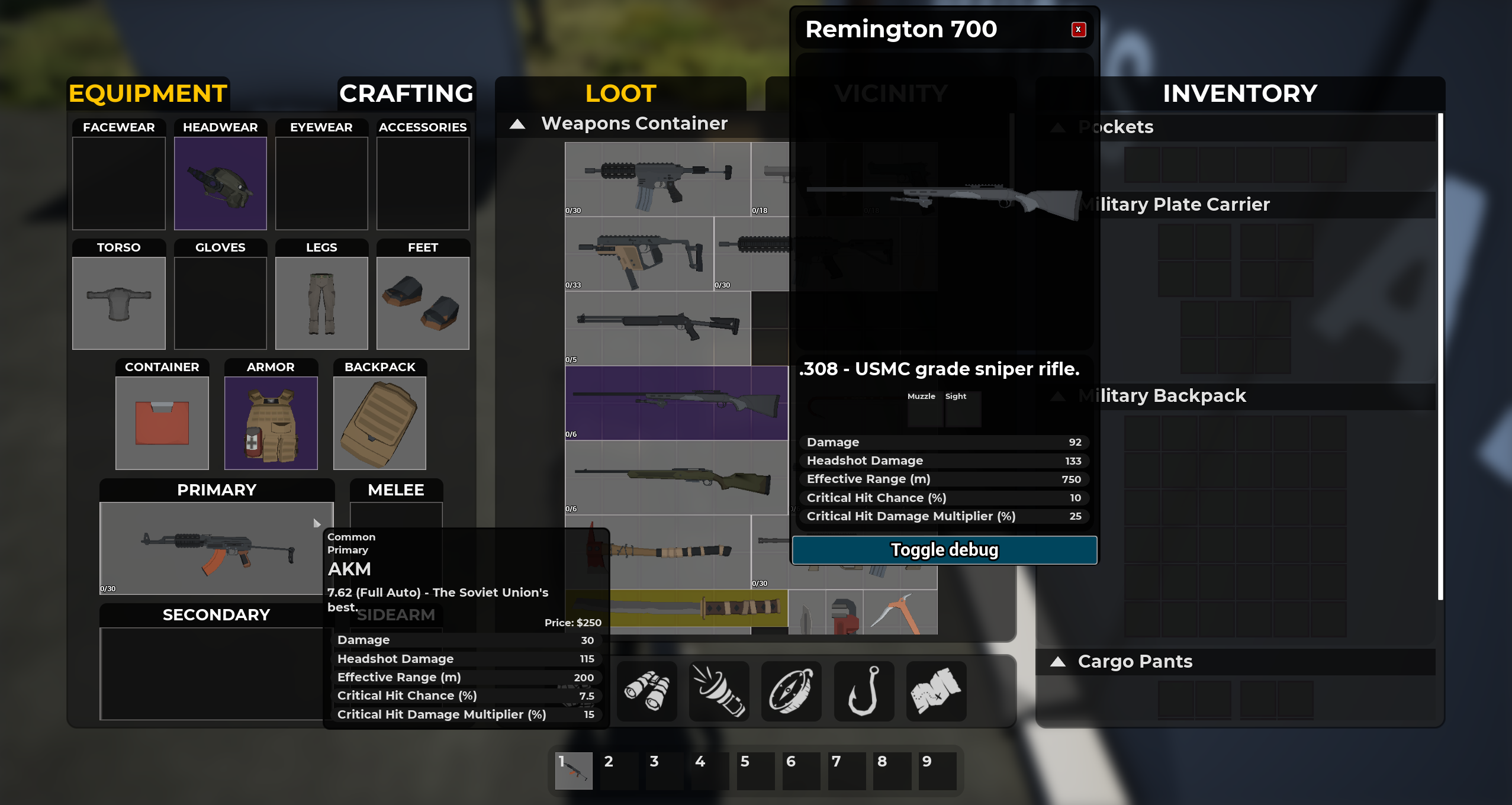Image resolution: width=1512 pixels, height=805 pixels.
Task: Close the Remington 700 popup
Action: [x=1079, y=30]
